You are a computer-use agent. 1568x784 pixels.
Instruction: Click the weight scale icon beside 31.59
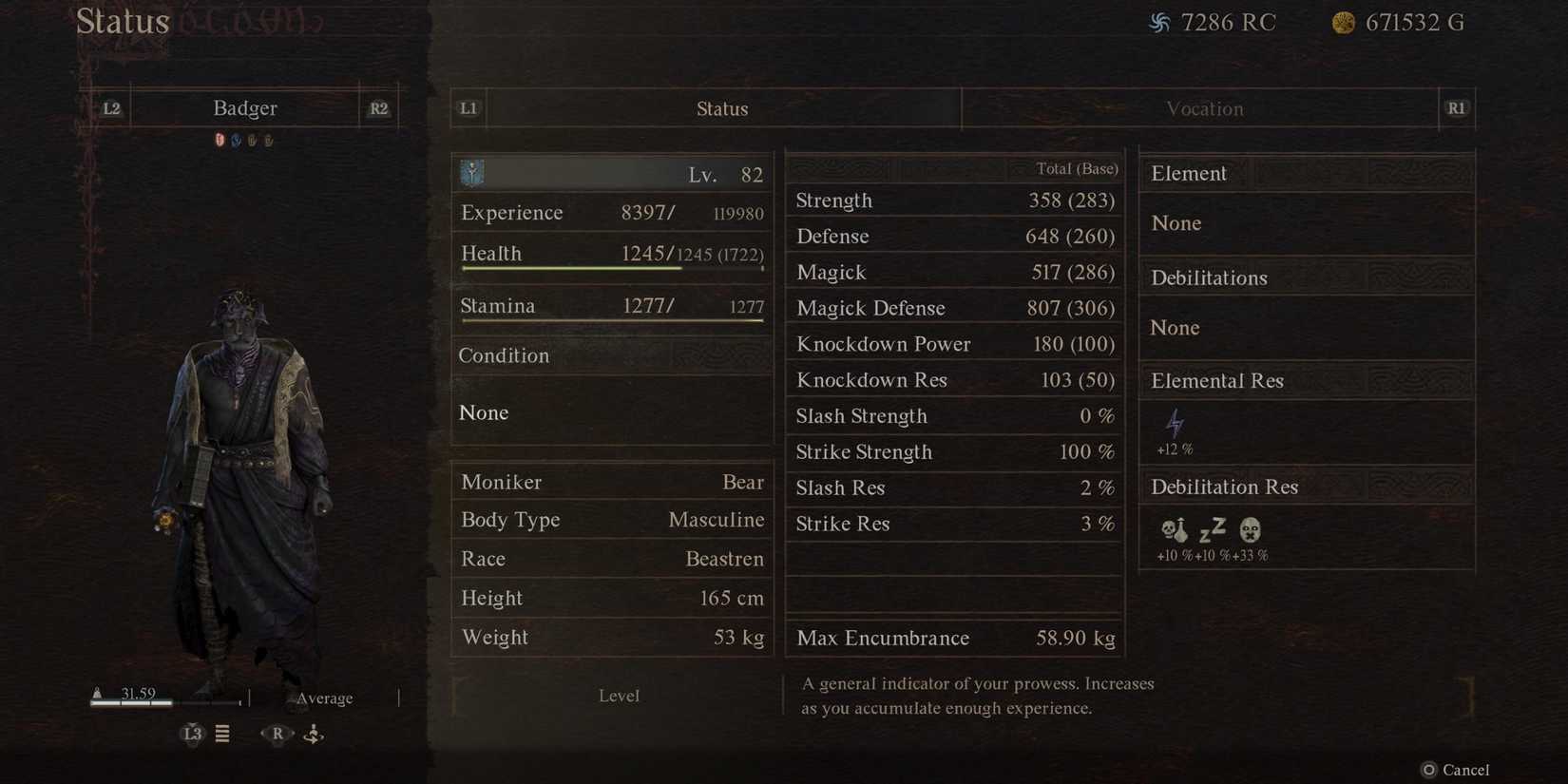coord(96,692)
